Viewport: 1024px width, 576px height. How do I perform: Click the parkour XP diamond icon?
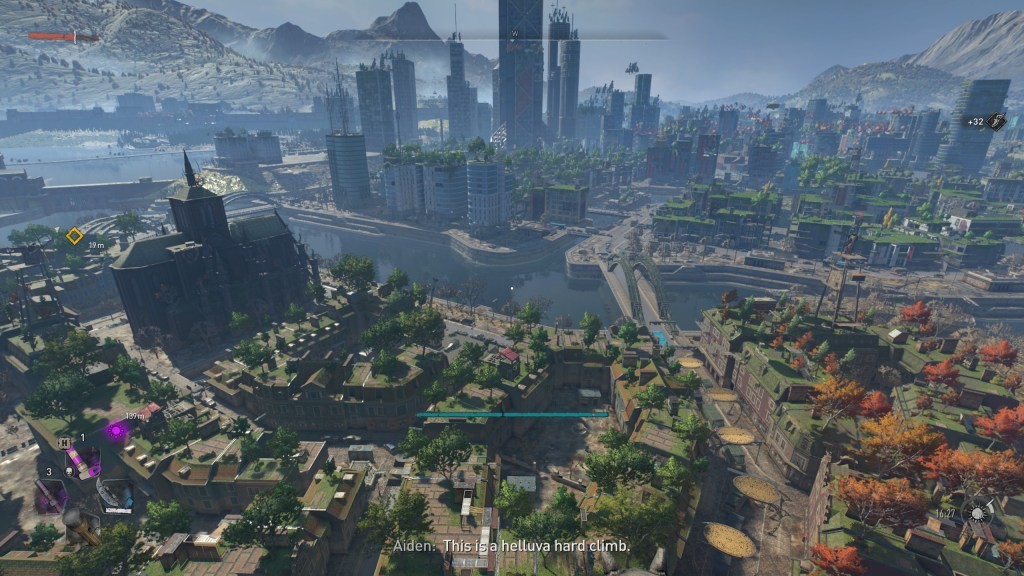click(996, 121)
